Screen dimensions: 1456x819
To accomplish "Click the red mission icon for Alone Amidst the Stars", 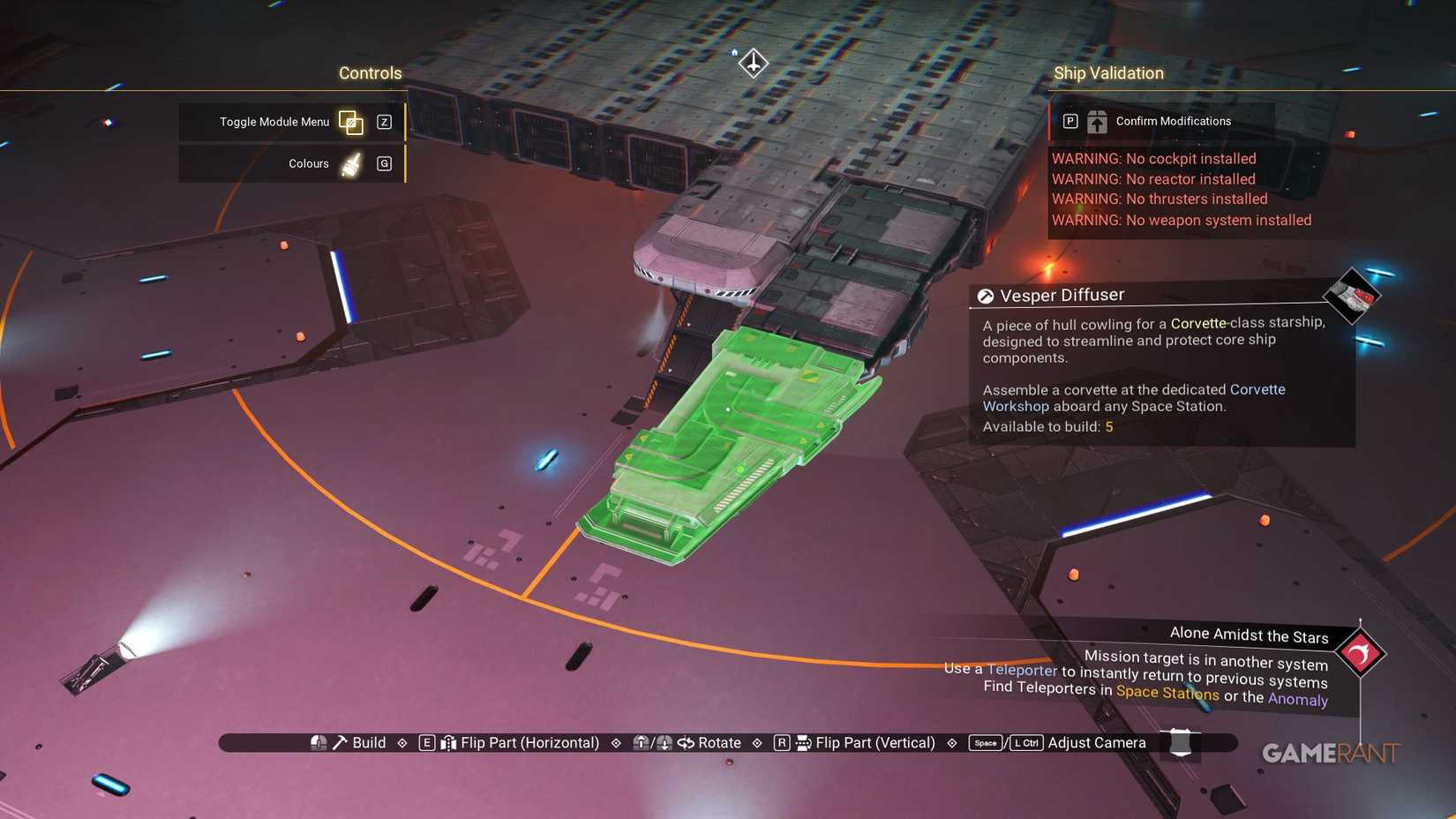I will pyautogui.click(x=1362, y=653).
